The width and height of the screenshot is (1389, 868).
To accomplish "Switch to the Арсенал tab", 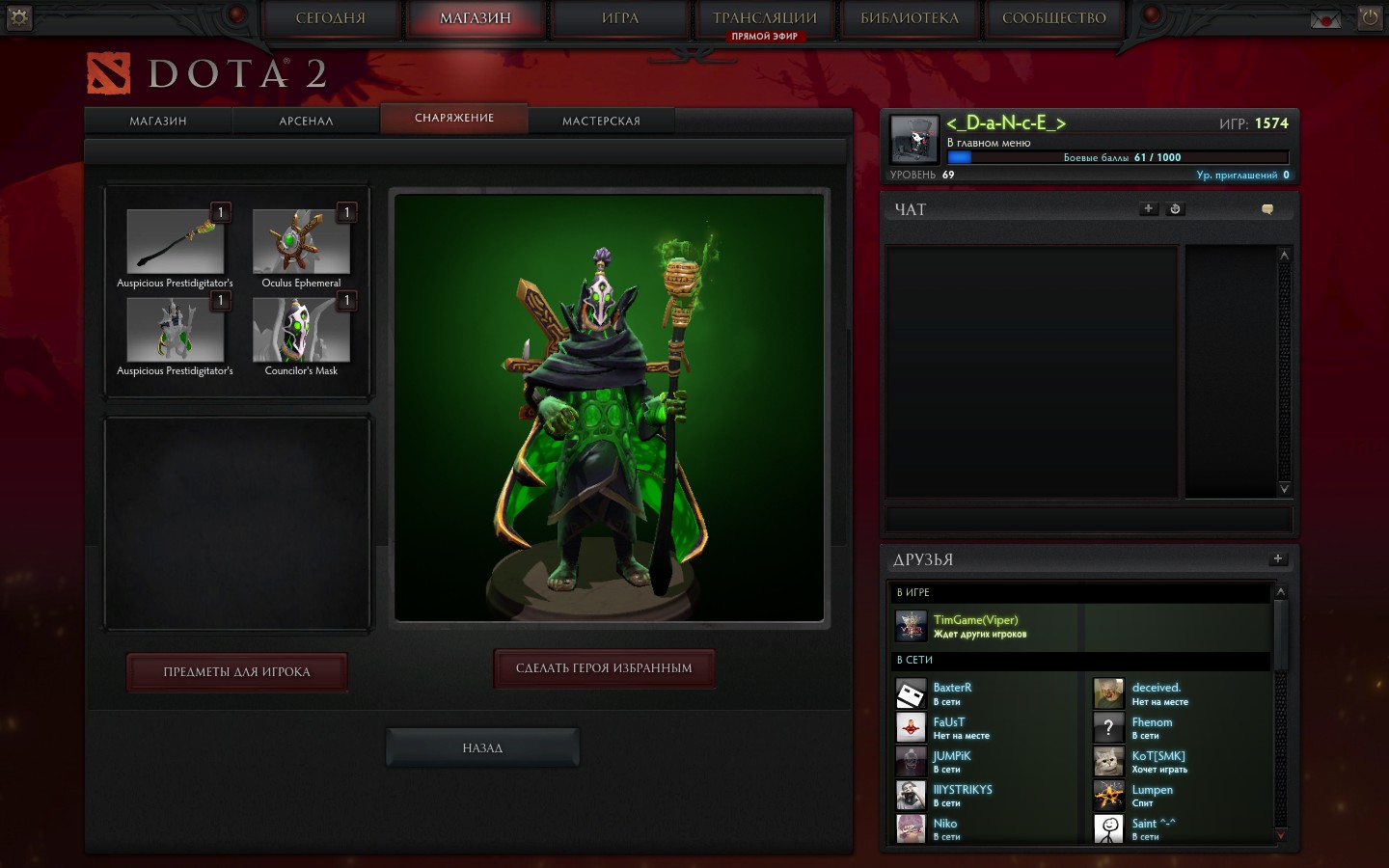I will point(306,121).
